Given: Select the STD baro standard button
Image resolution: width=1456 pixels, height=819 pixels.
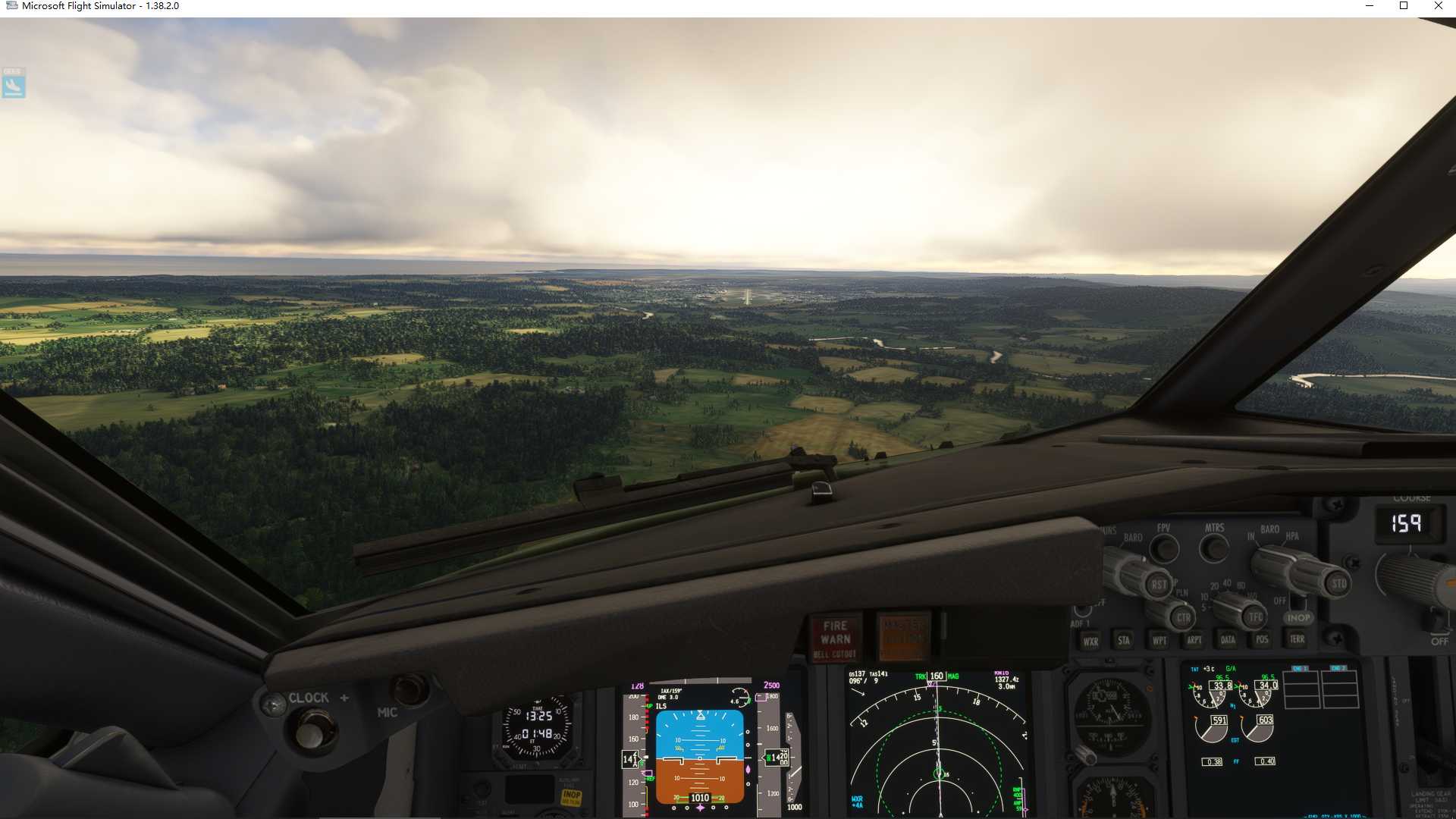Looking at the screenshot, I should tap(1338, 583).
